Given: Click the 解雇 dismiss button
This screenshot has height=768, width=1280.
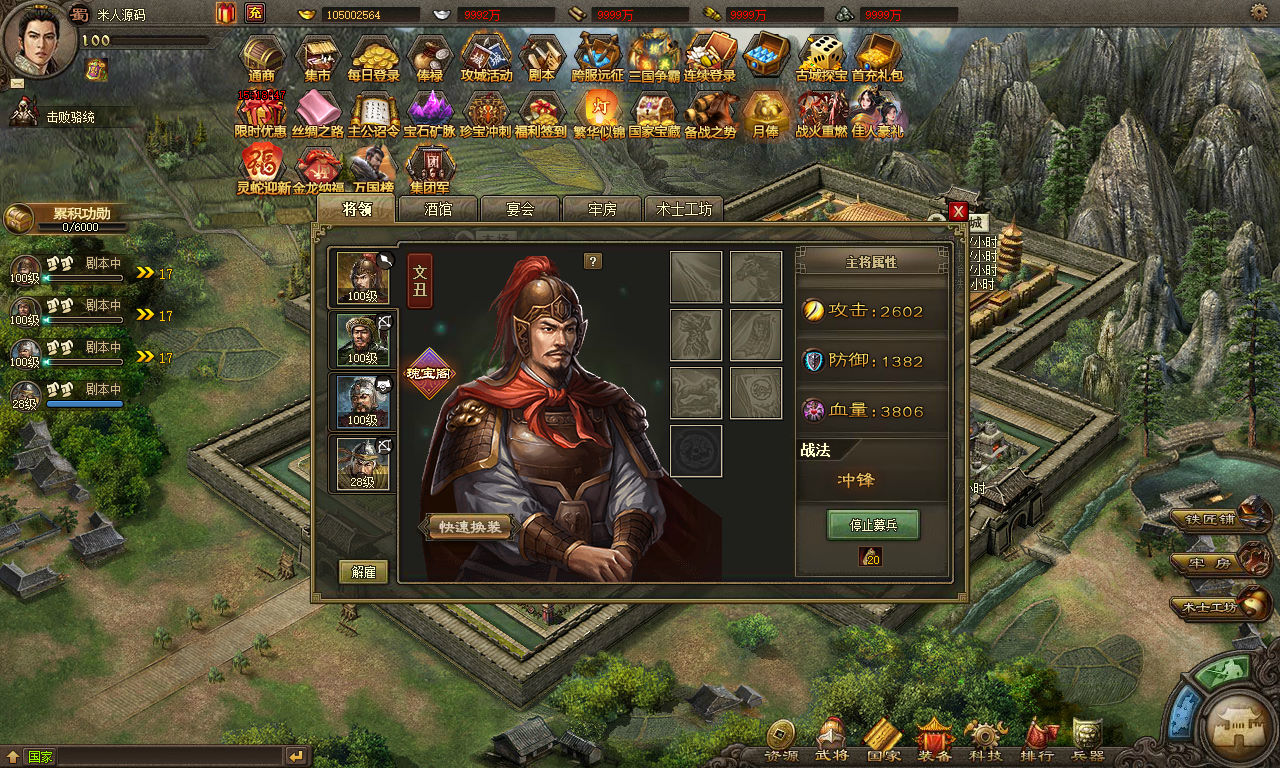Looking at the screenshot, I should 363,572.
